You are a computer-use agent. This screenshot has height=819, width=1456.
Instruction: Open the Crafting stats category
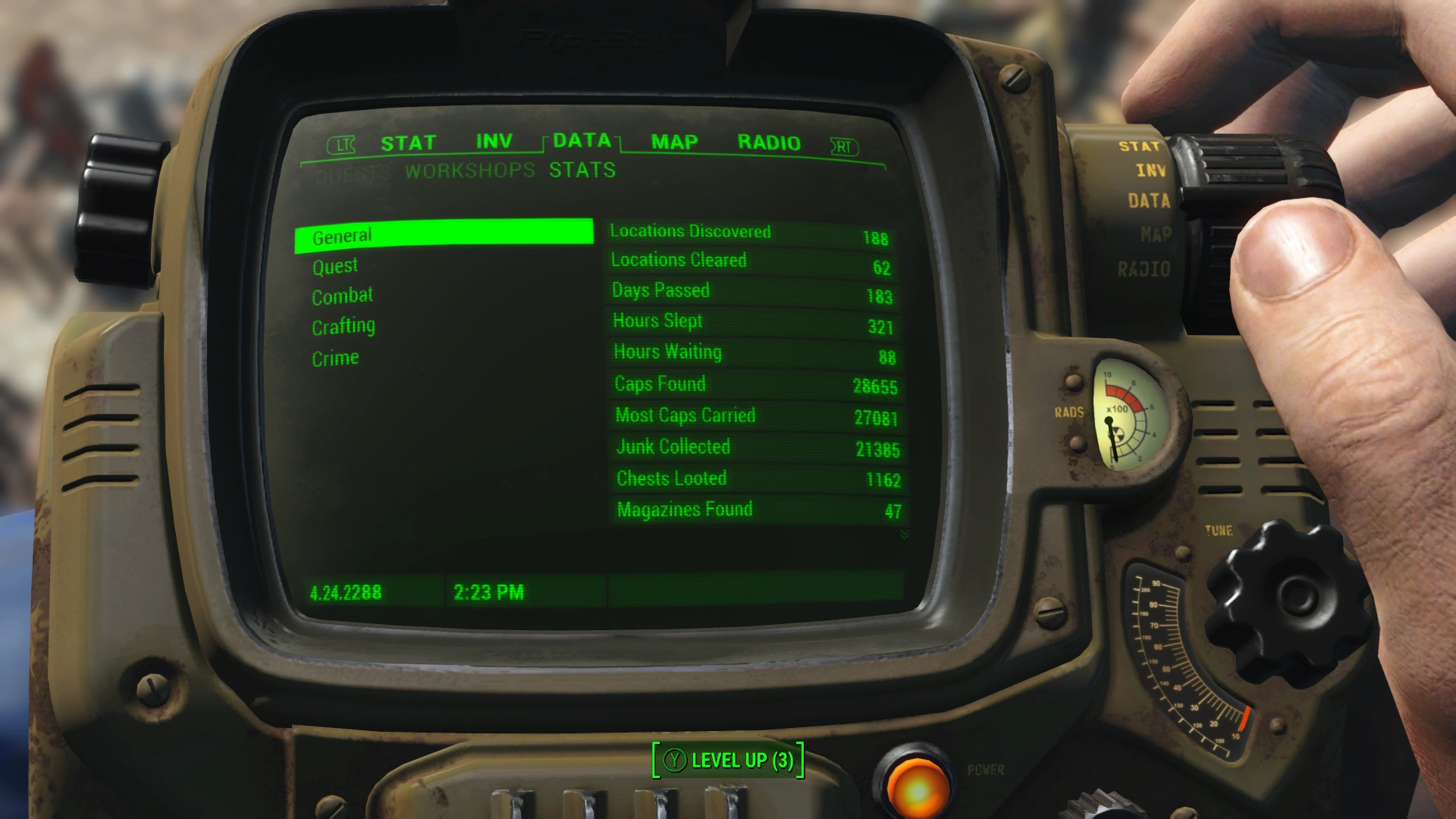tap(343, 326)
